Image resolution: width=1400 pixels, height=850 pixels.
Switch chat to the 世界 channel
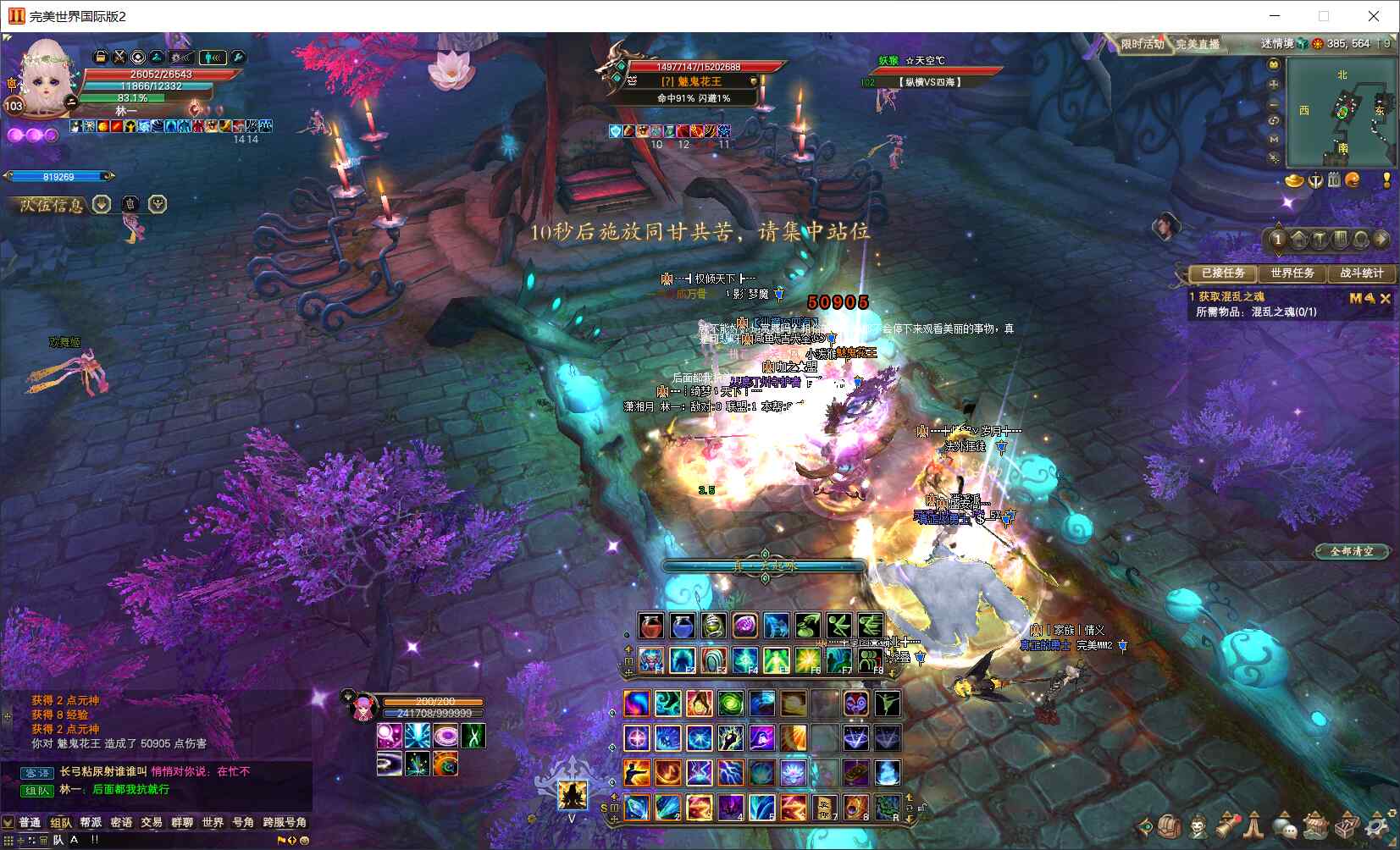(x=213, y=822)
